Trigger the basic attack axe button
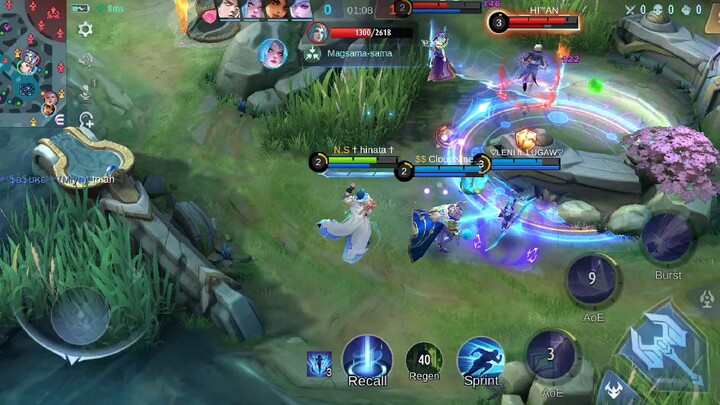 [x=663, y=345]
